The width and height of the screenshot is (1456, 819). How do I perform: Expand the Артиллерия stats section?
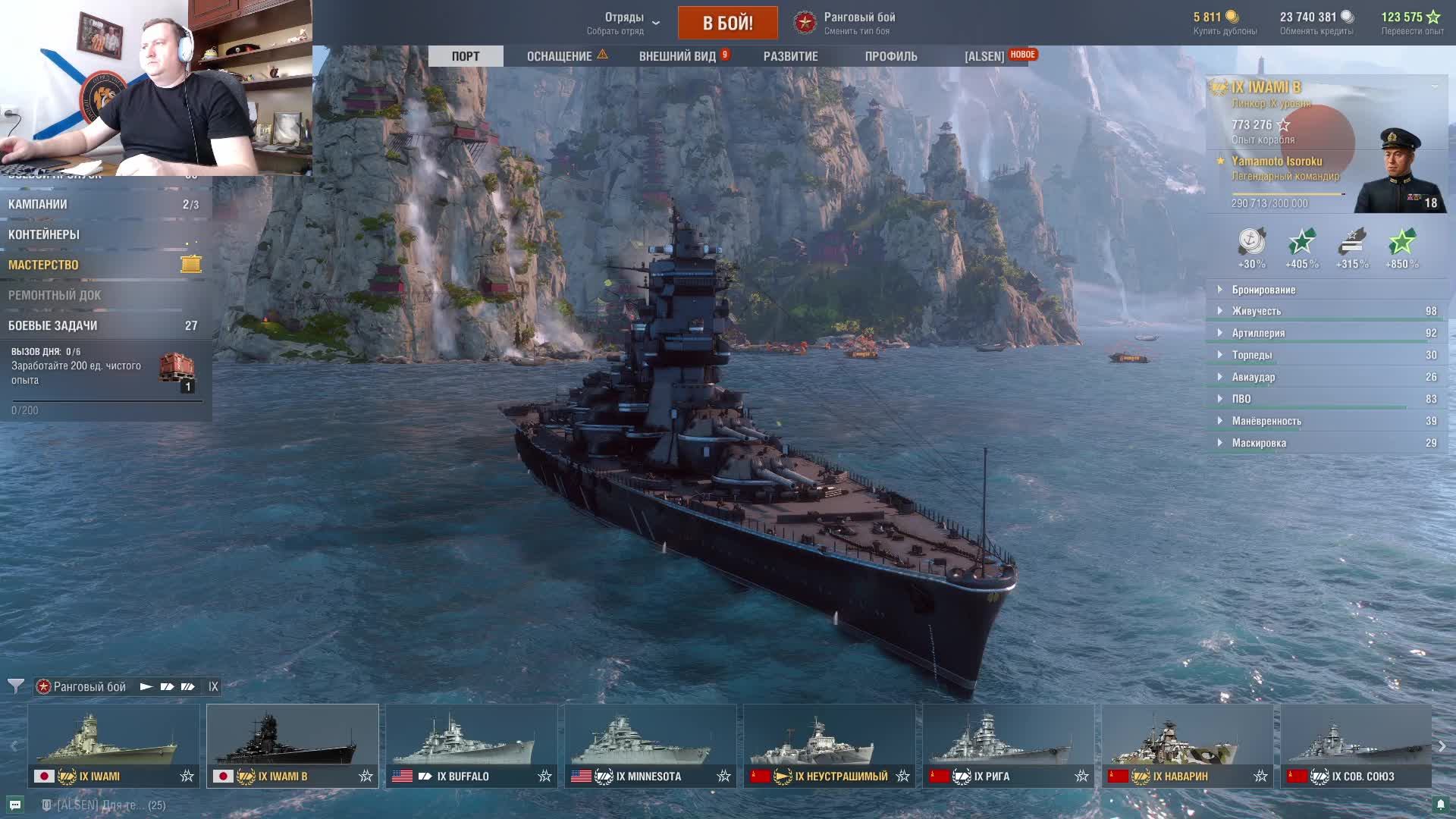coord(1258,333)
